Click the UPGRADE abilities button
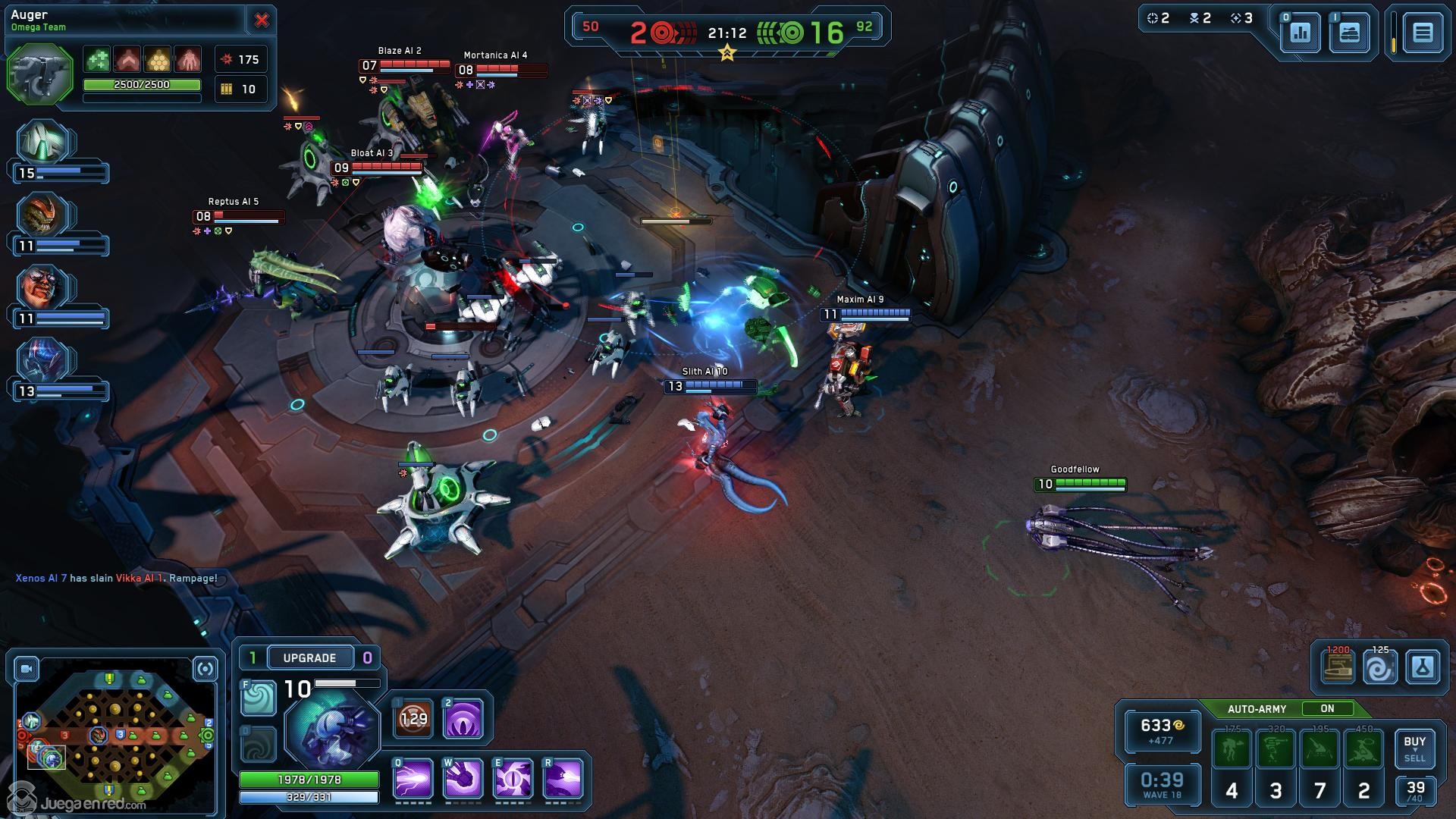 309,657
